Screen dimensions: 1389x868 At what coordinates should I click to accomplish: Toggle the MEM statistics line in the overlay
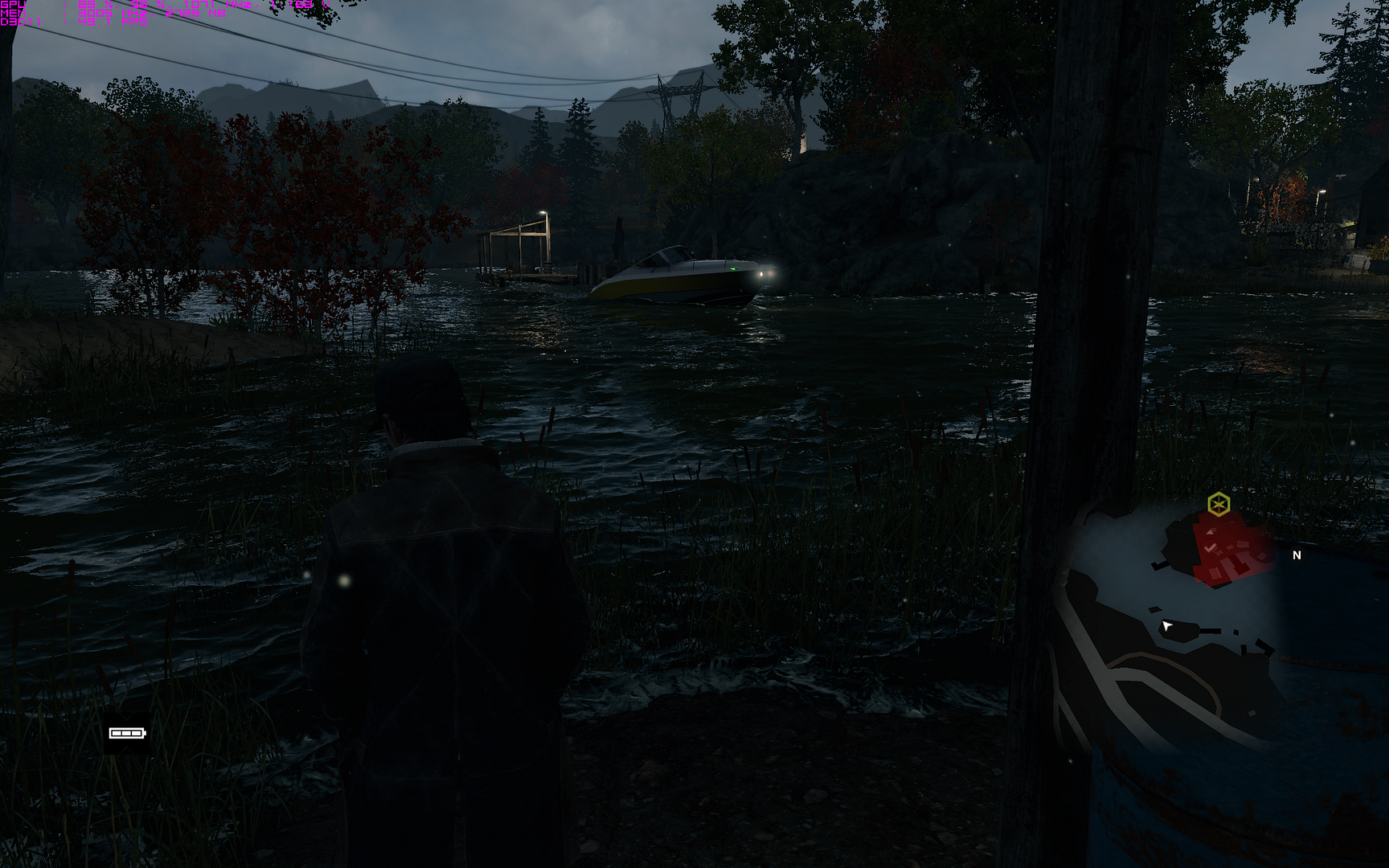pyautogui.click(x=113, y=12)
